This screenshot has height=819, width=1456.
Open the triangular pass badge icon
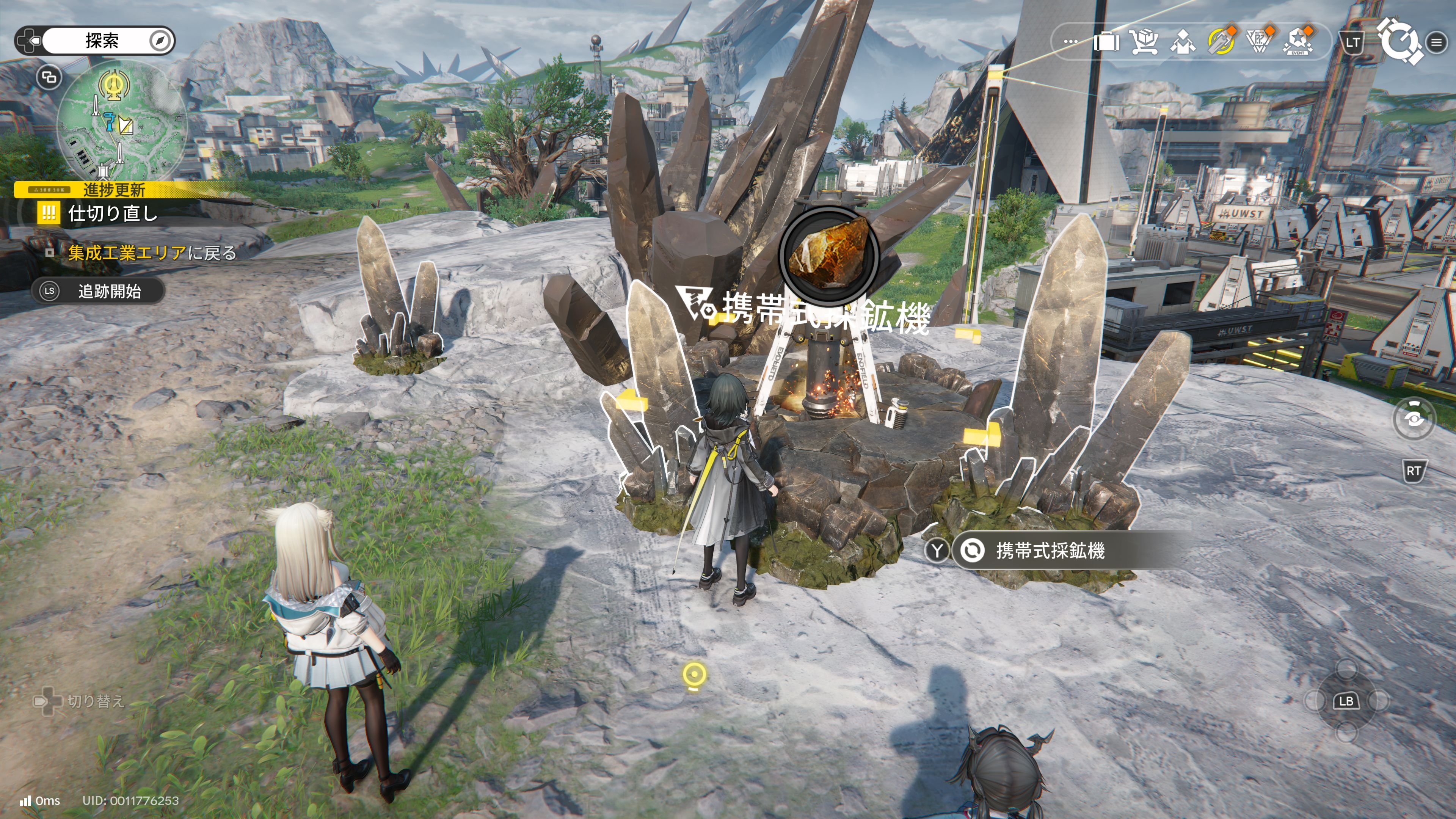point(1260,42)
